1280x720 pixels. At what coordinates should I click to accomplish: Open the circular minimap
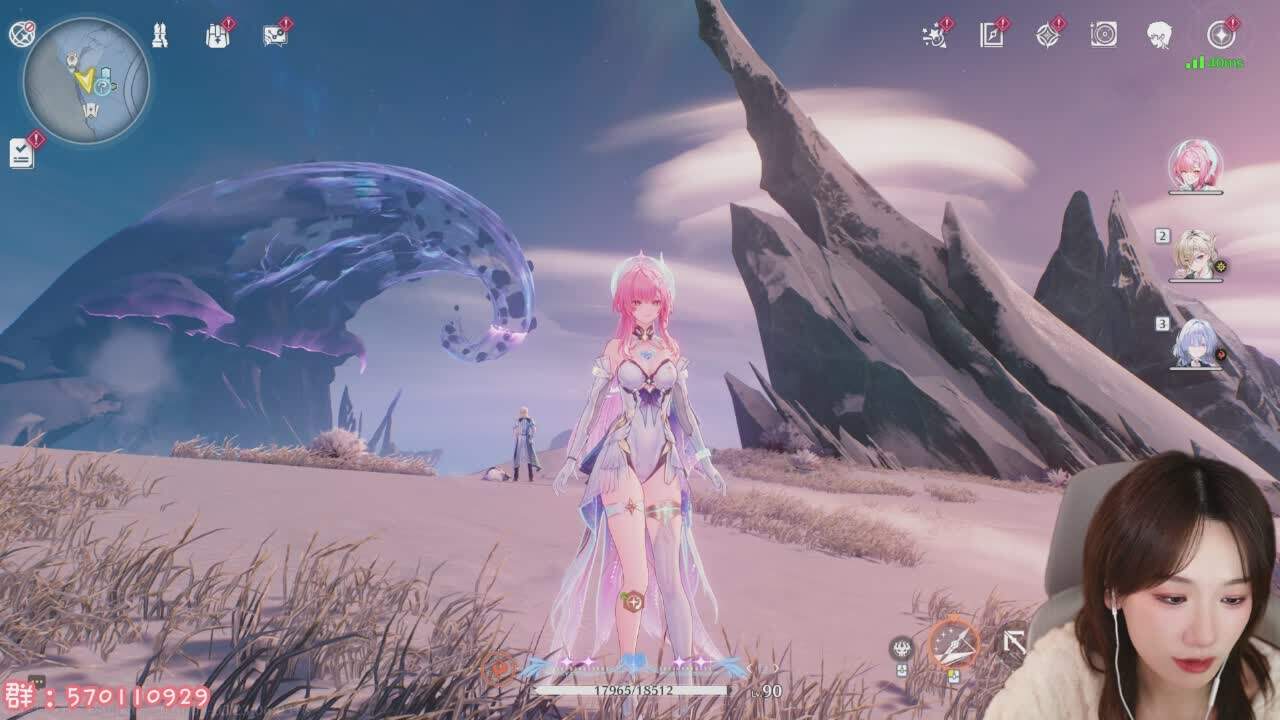coord(86,81)
